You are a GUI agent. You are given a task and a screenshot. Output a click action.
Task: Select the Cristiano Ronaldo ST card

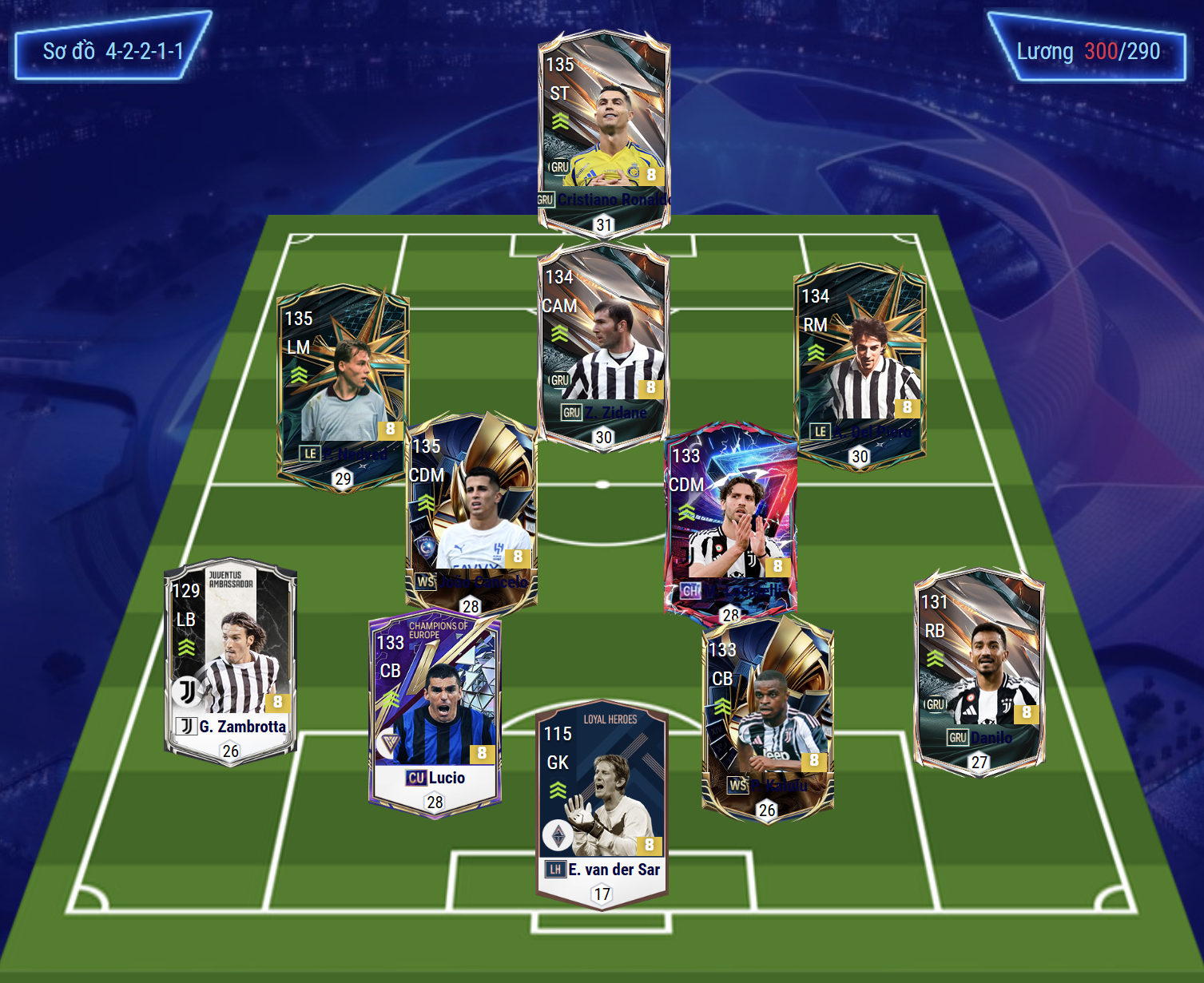(604, 132)
